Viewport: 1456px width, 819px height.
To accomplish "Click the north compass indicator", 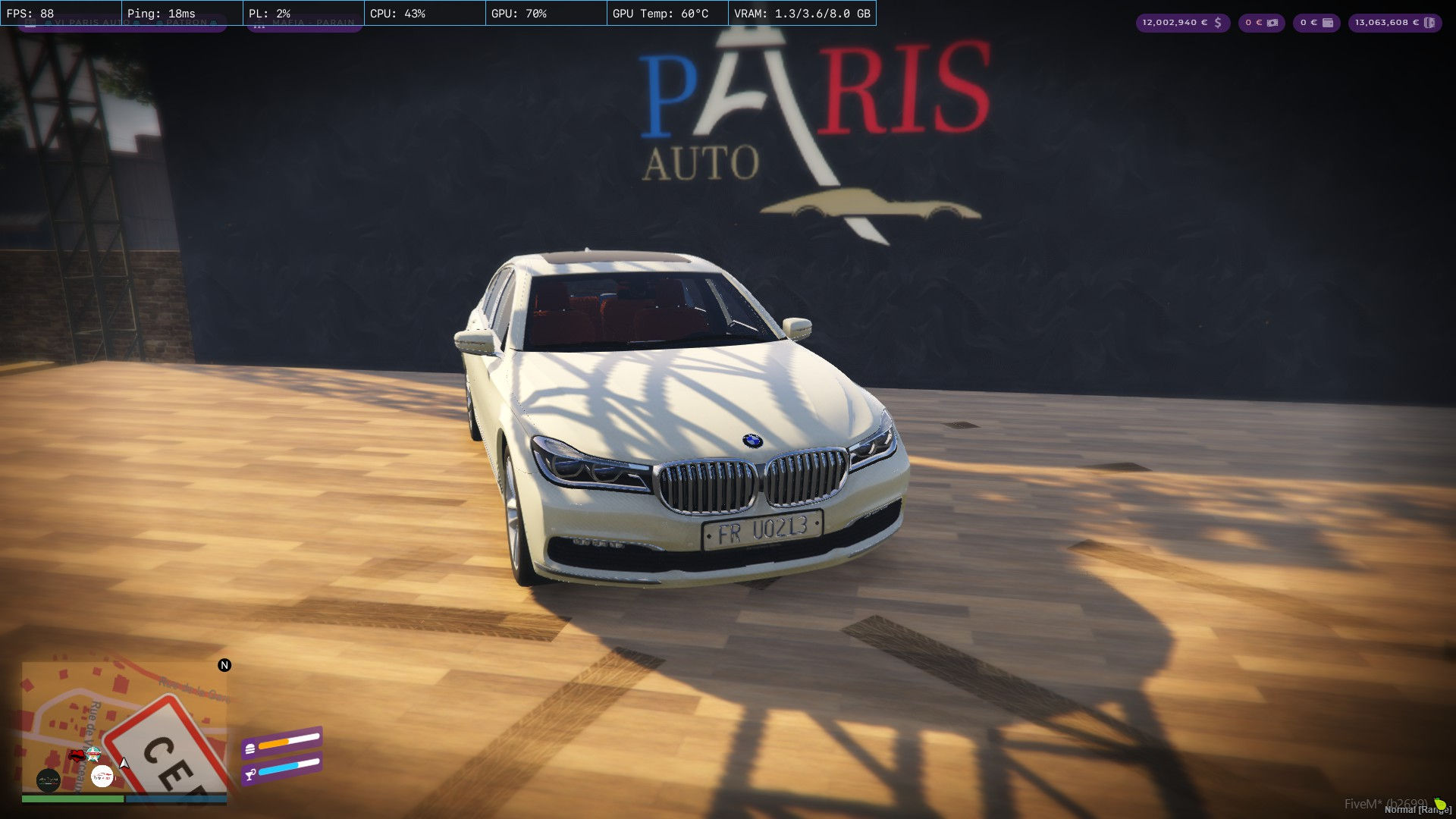I will 224,665.
